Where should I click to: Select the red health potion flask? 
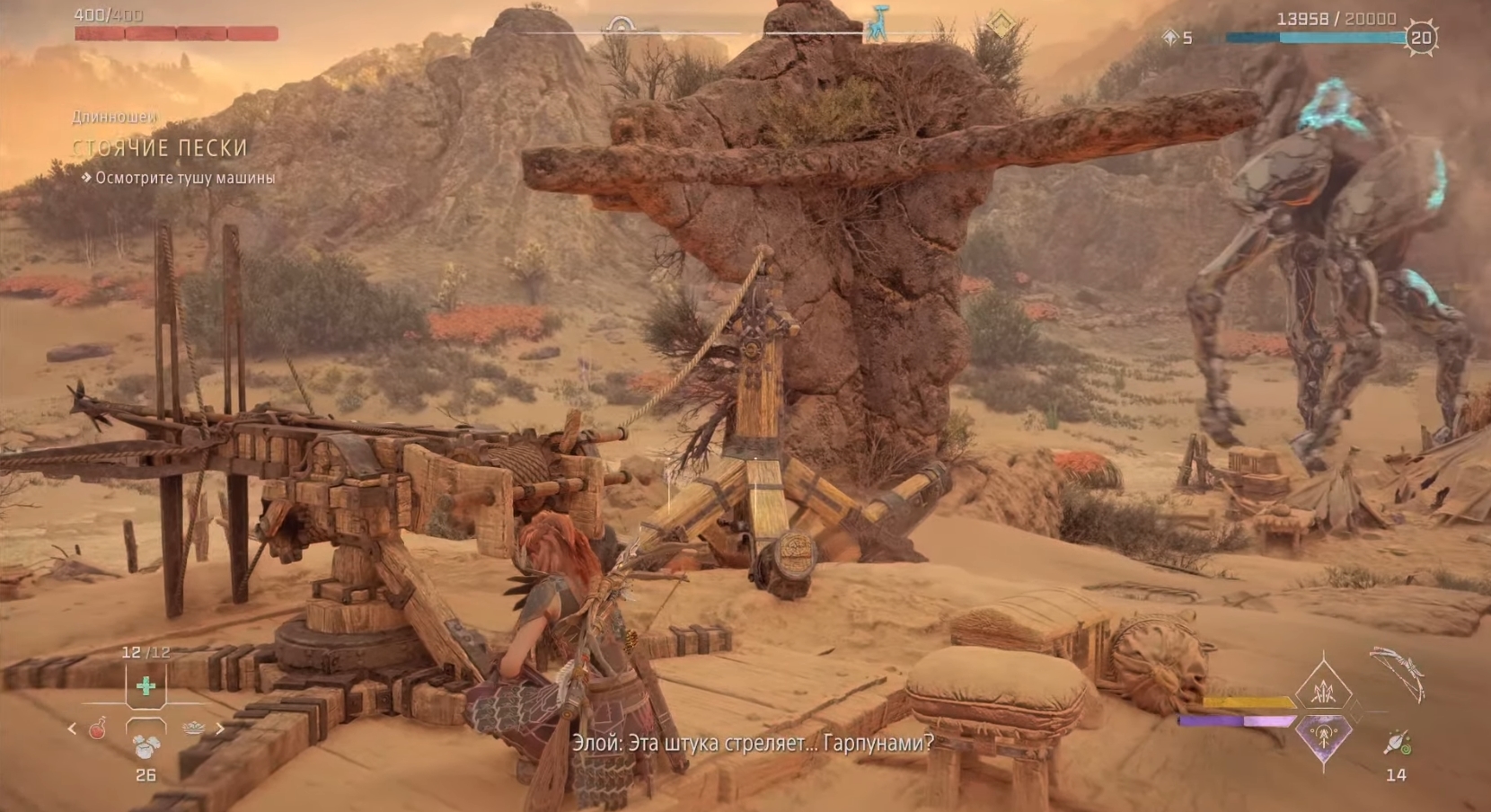pyautogui.click(x=98, y=728)
